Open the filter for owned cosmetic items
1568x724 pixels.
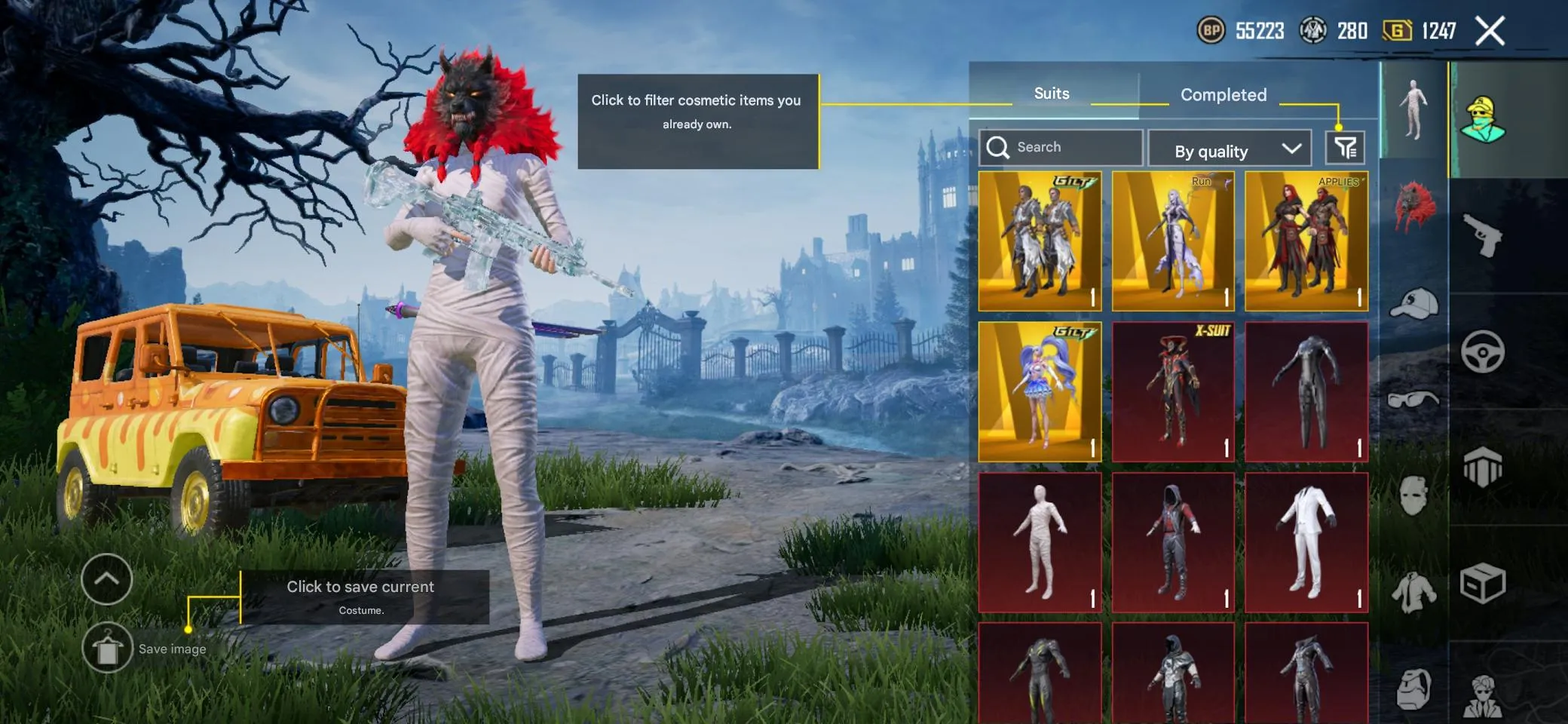pyautogui.click(x=1346, y=148)
